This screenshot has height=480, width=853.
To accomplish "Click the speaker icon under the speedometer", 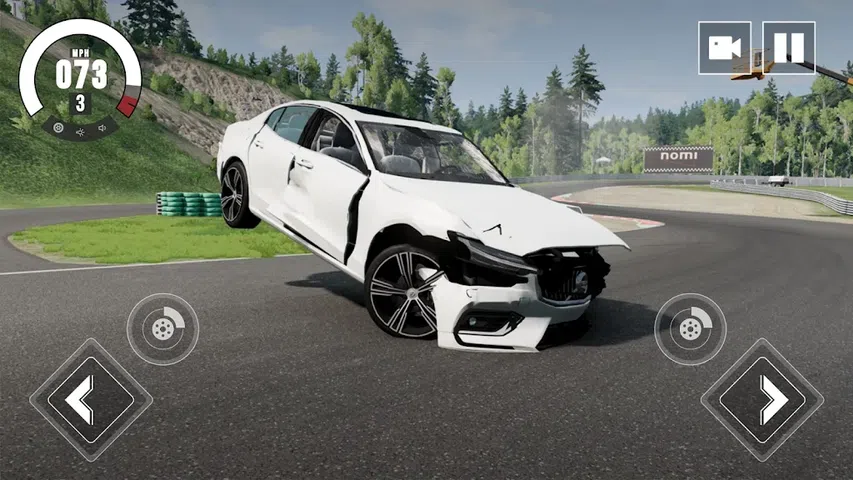I will (x=101, y=128).
